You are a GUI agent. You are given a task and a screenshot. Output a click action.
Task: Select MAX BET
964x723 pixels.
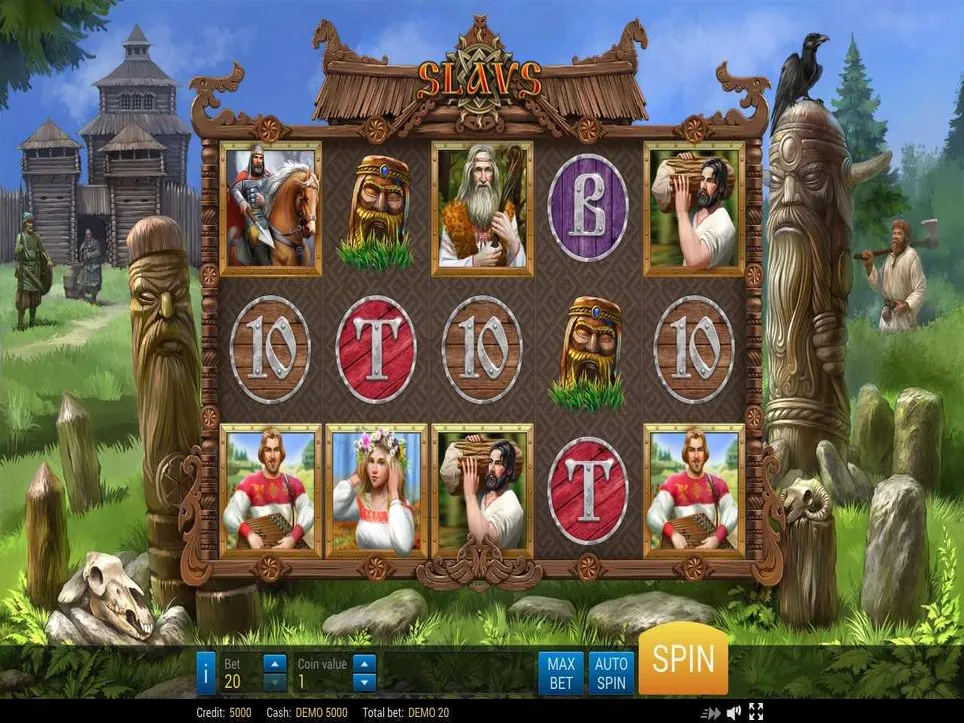[x=561, y=672]
